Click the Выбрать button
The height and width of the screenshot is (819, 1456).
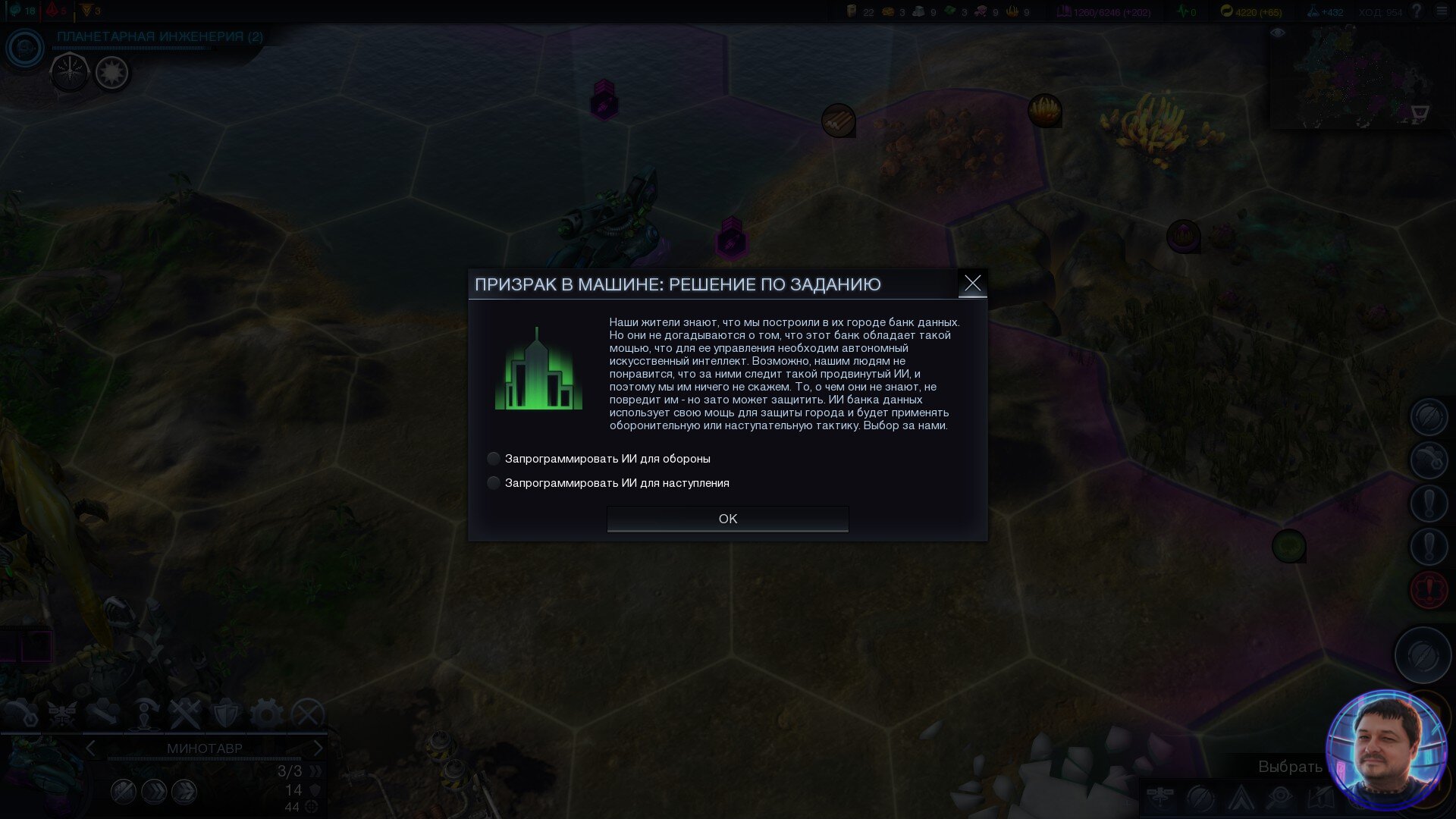pos(1290,767)
